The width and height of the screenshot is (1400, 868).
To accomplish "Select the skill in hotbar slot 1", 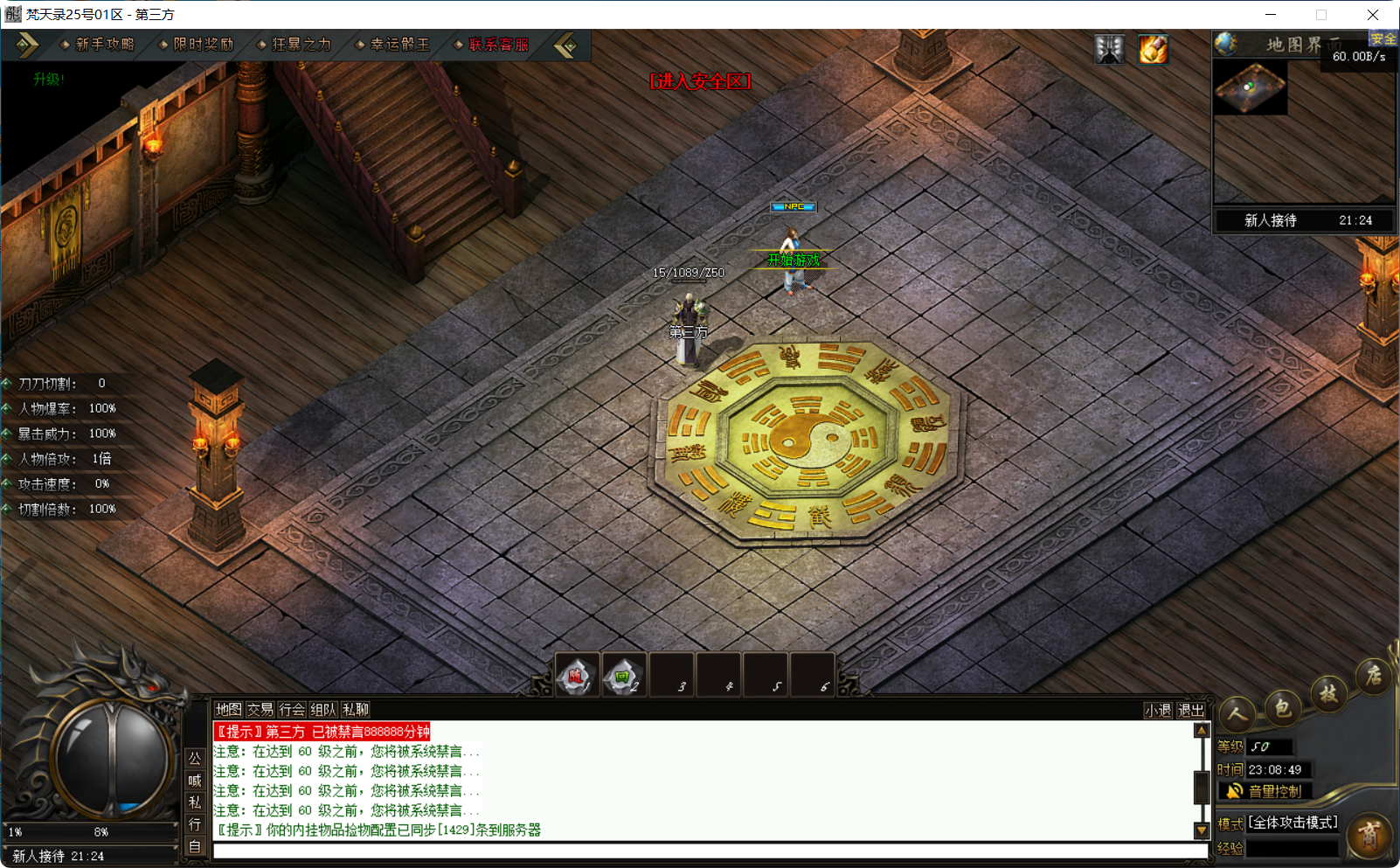I will pyautogui.click(x=576, y=675).
